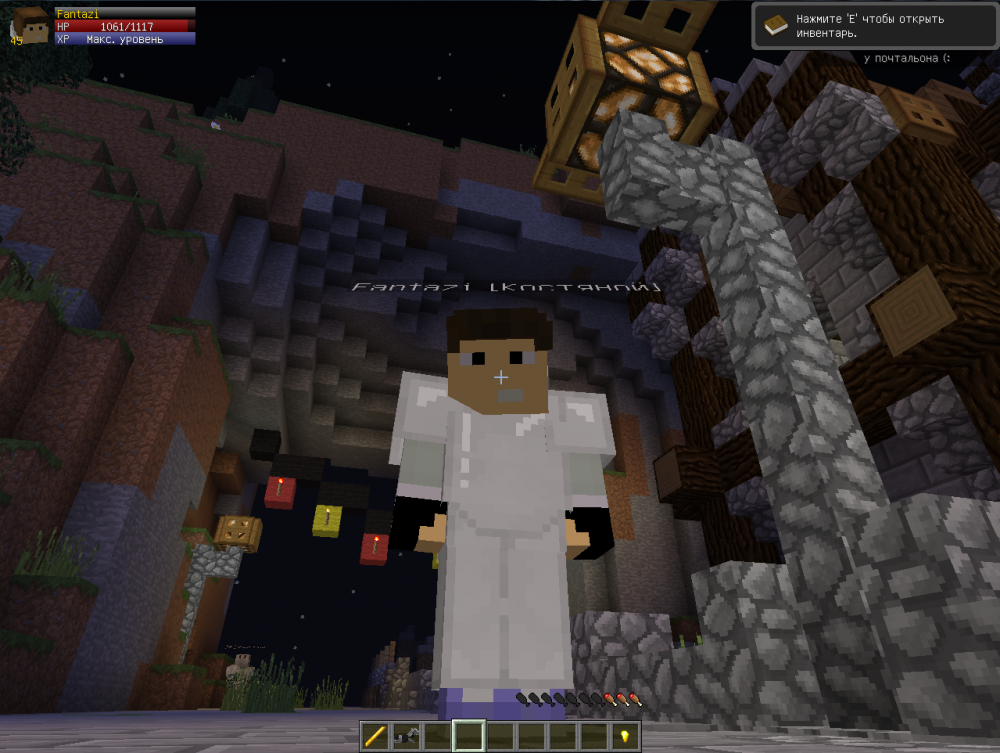Select the shears hotbar slot

406,736
